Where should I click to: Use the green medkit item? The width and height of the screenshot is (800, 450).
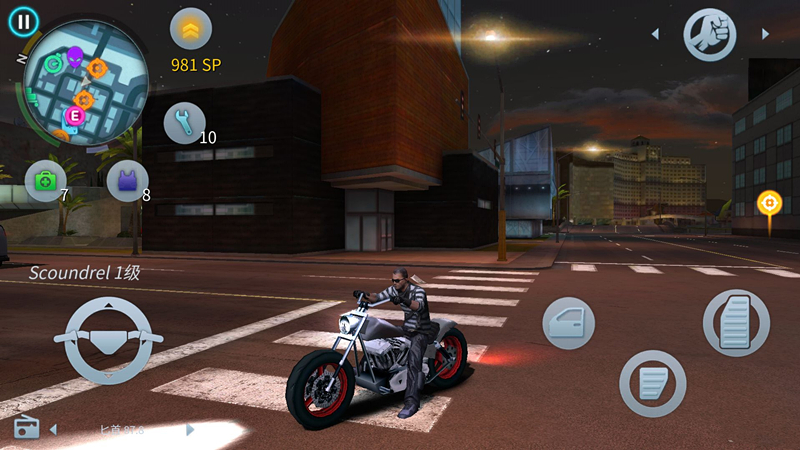(x=45, y=181)
